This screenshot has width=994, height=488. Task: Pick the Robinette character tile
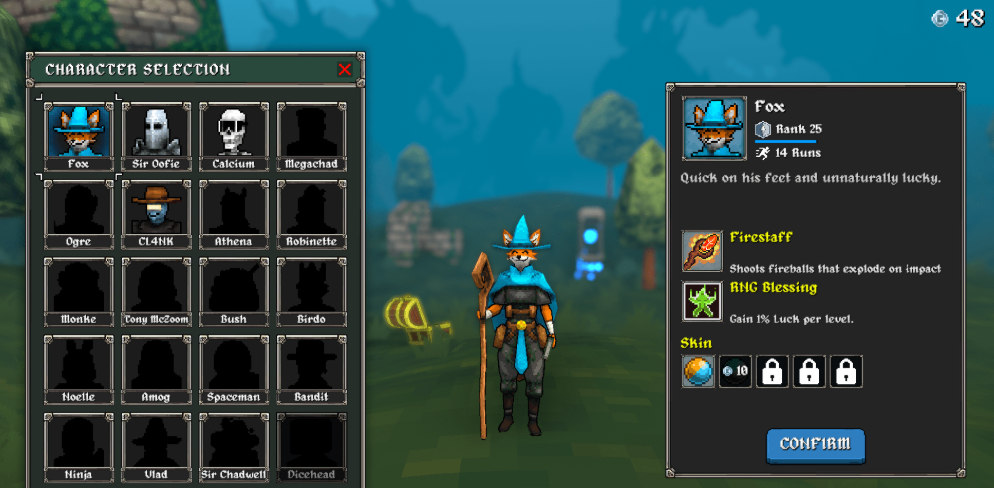tap(311, 212)
